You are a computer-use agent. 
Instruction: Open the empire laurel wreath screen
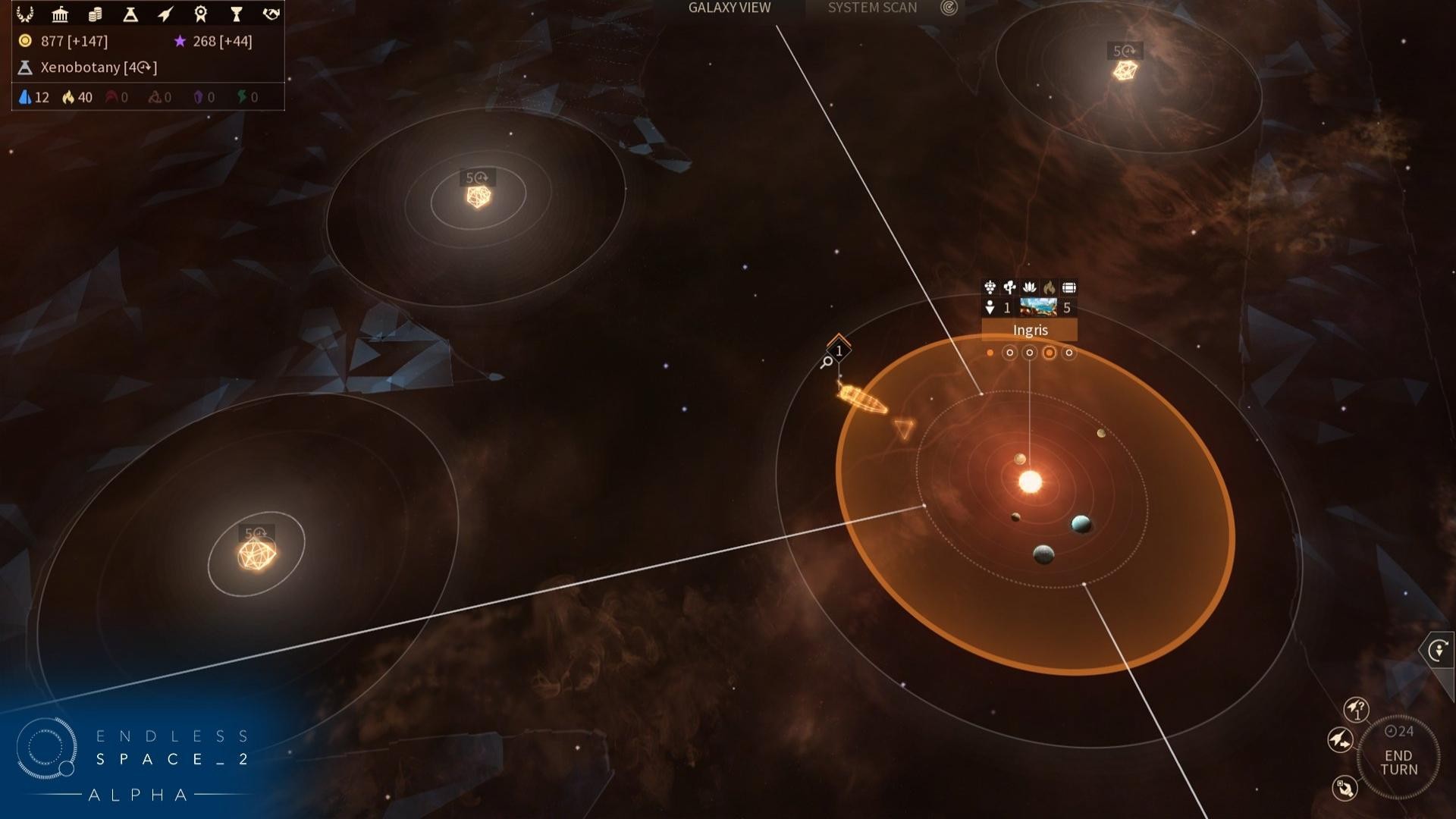(25, 14)
